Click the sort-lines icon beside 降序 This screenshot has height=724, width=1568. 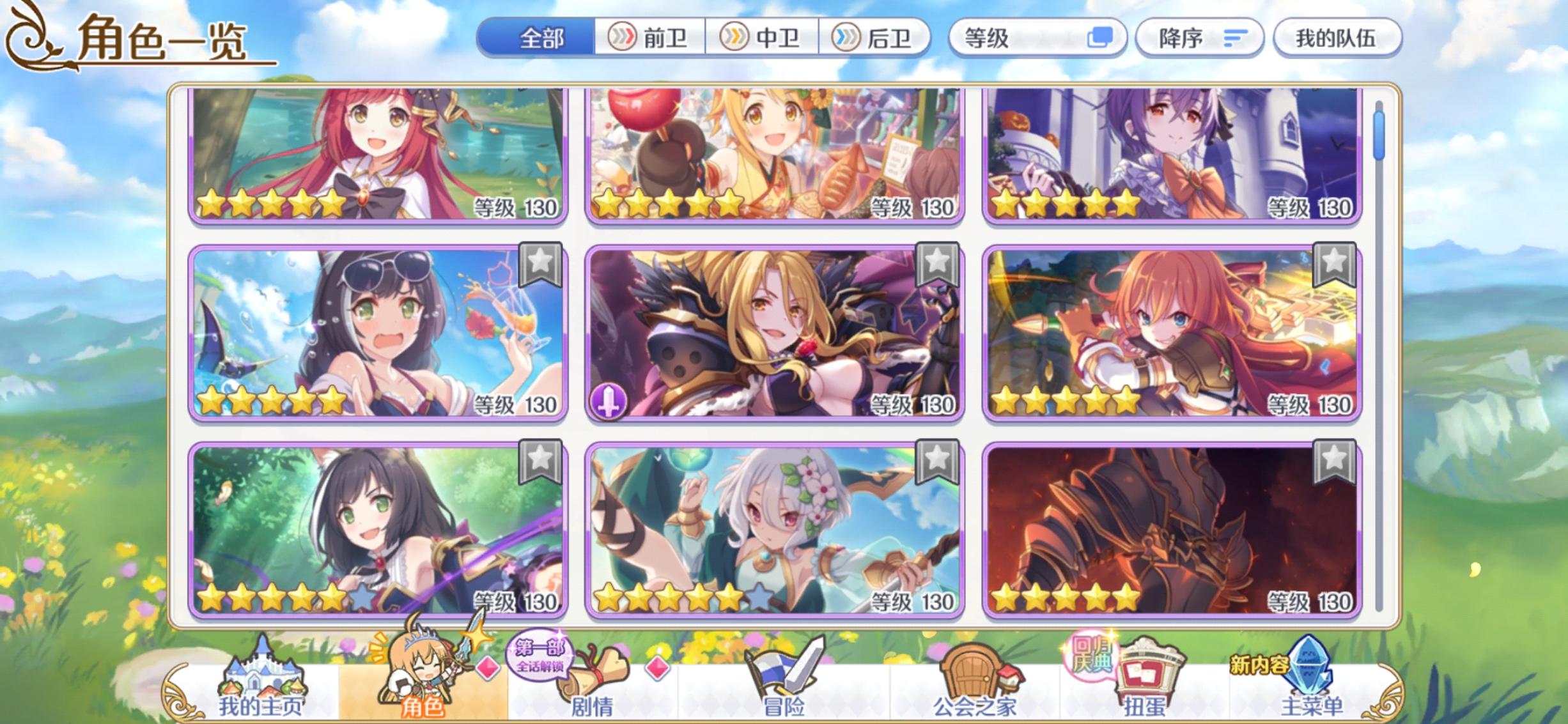click(x=1233, y=38)
